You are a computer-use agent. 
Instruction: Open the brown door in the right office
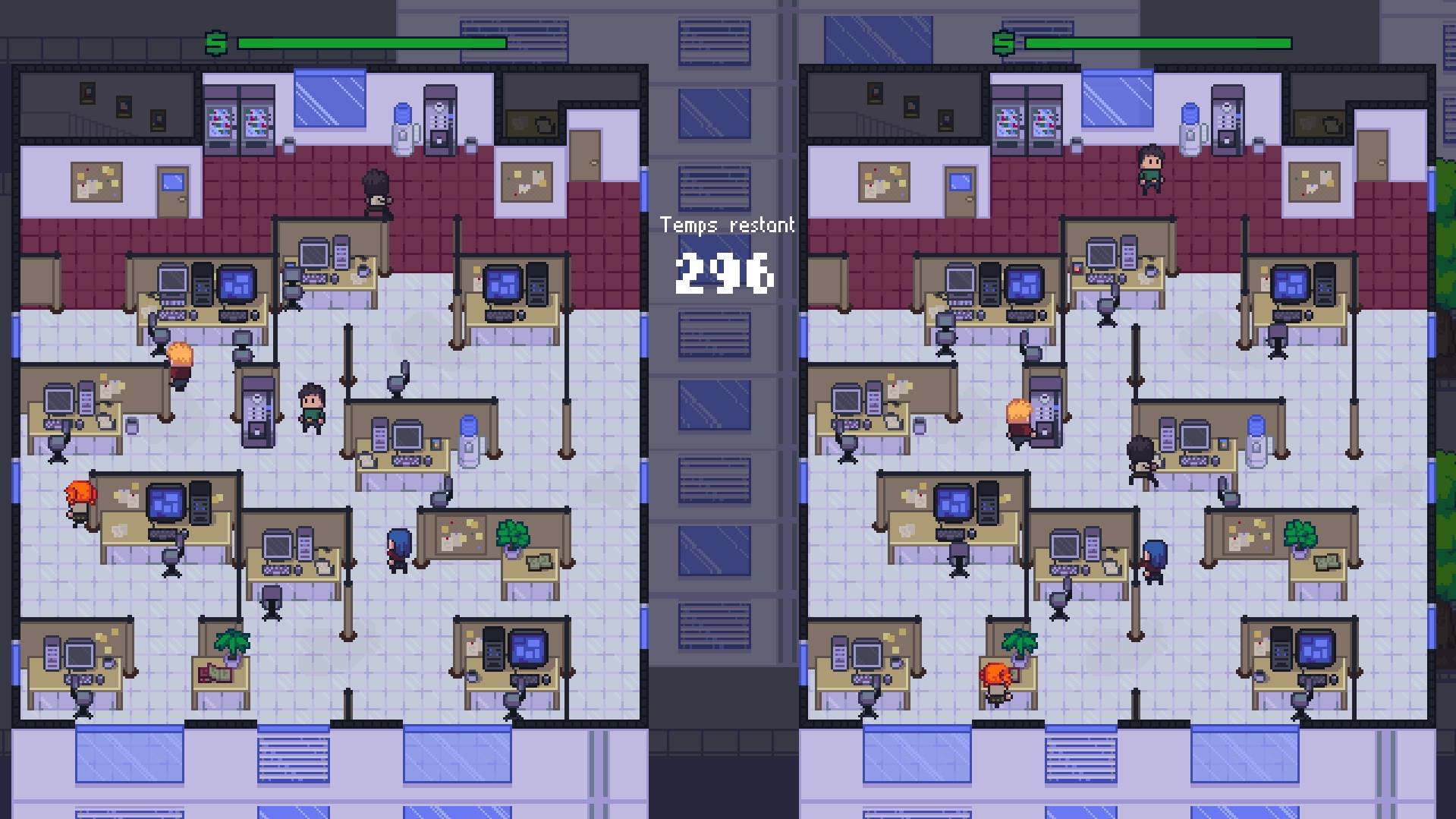pyautogui.click(x=1372, y=156)
